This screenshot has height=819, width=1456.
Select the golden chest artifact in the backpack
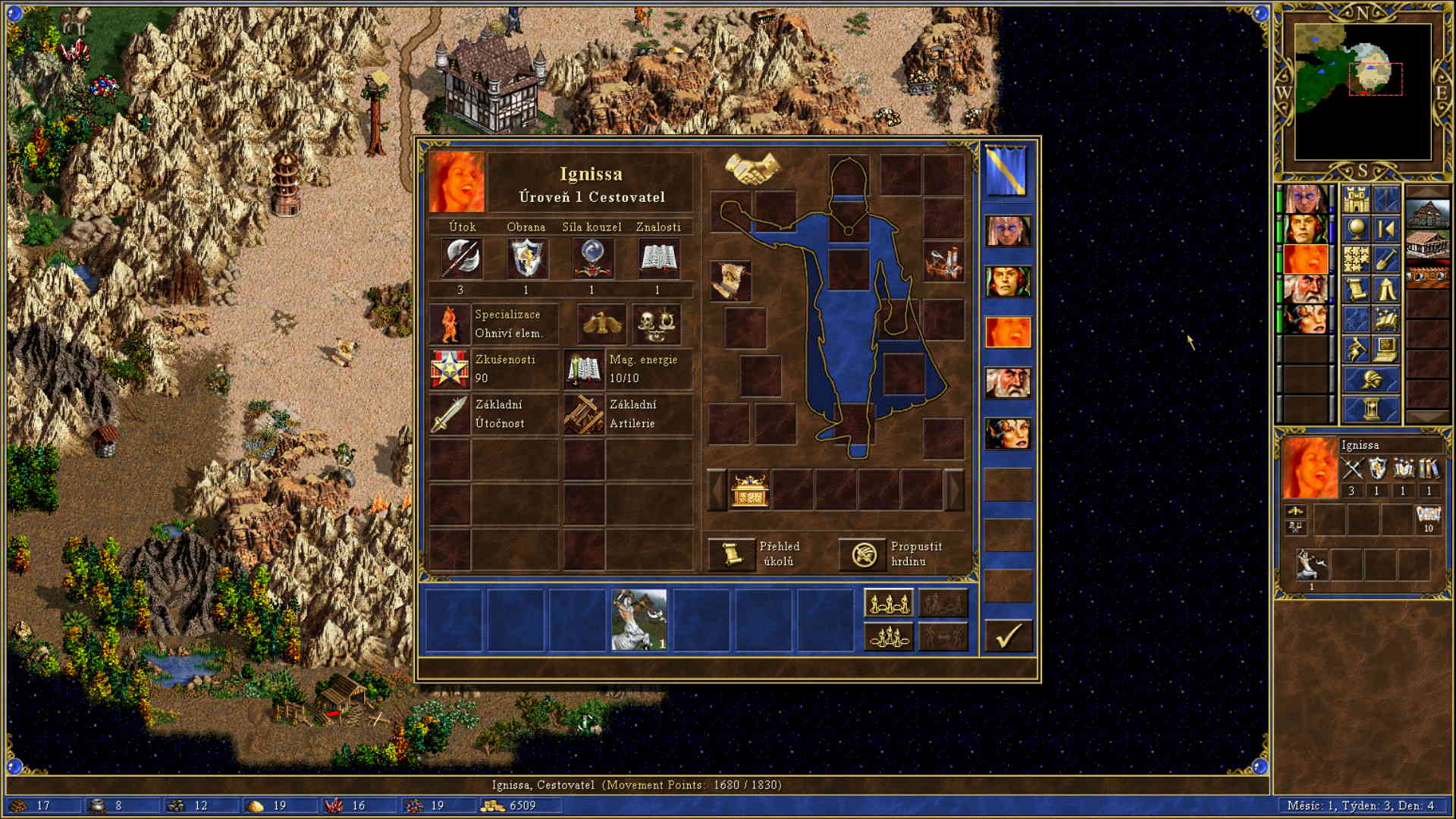pyautogui.click(x=749, y=489)
